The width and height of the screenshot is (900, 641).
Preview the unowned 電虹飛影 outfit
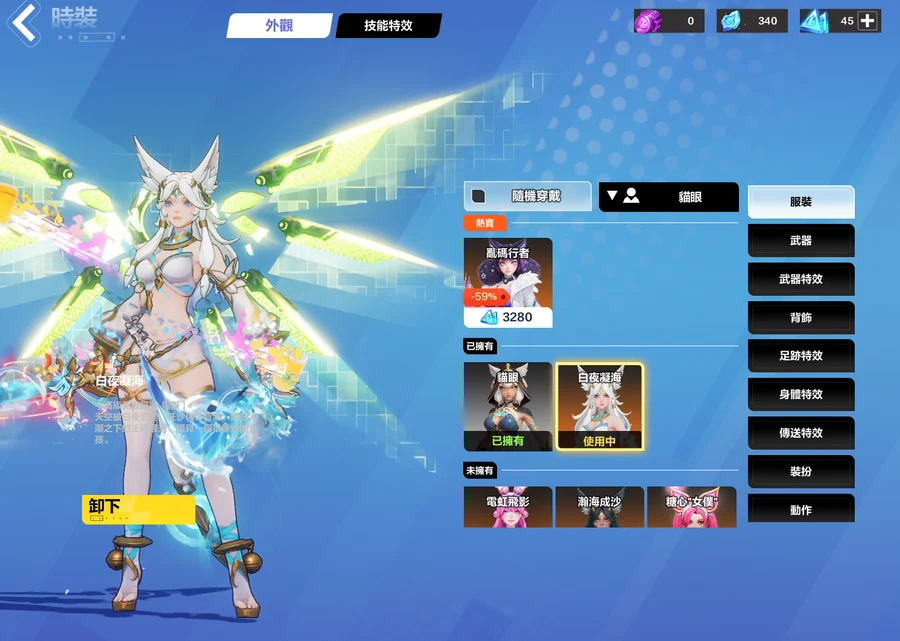(x=508, y=507)
